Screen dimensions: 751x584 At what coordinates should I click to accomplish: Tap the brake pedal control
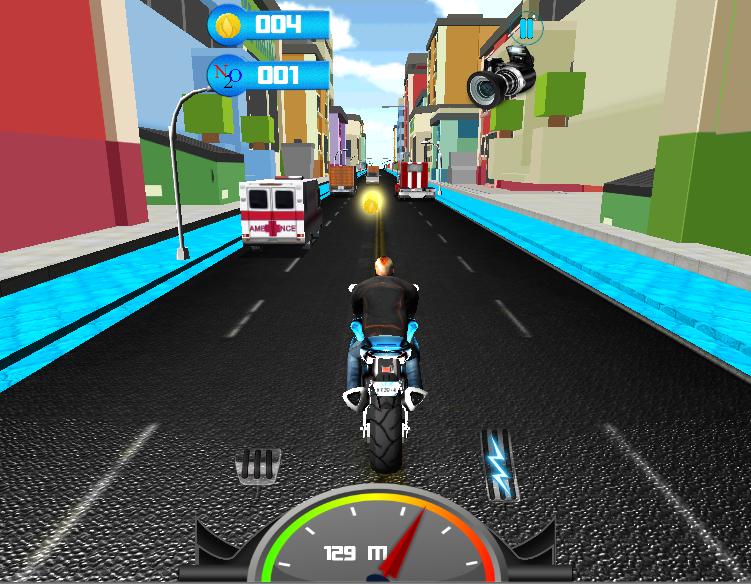click(x=257, y=467)
